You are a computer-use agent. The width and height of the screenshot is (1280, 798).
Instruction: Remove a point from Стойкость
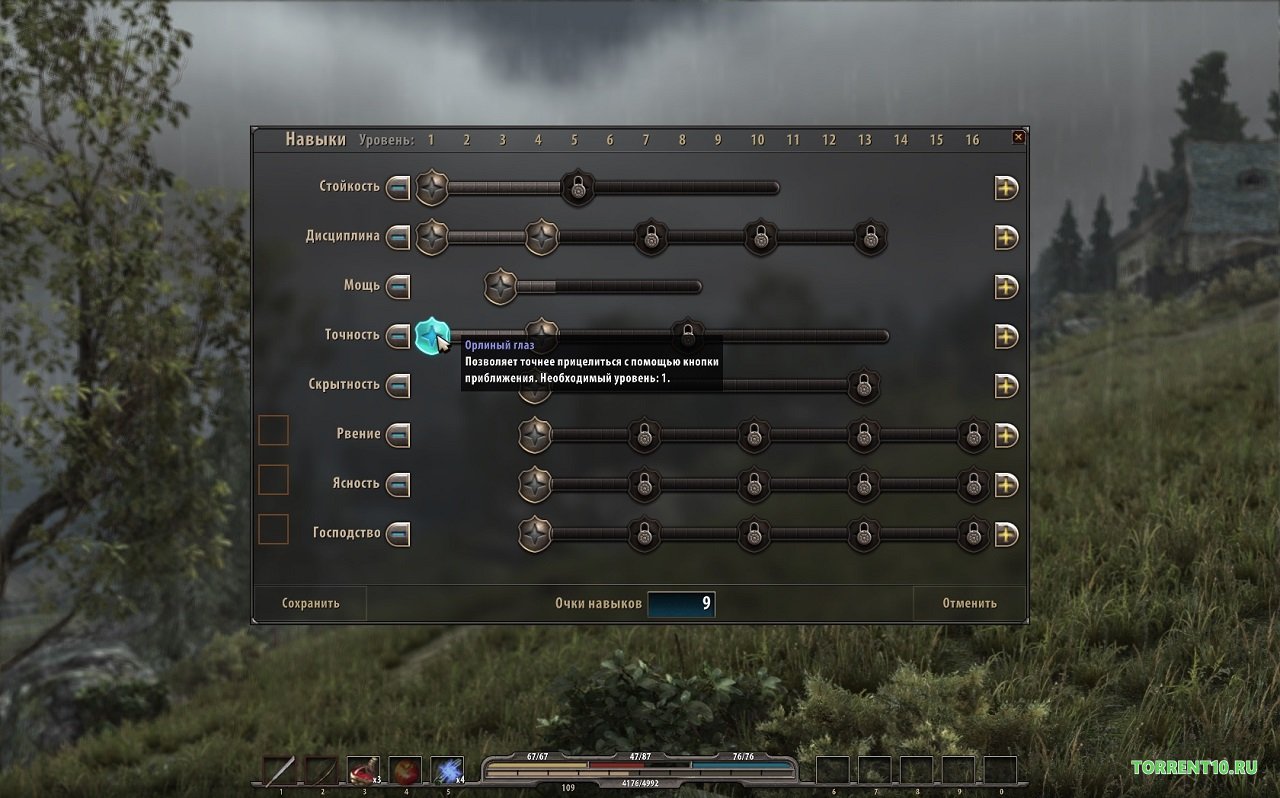[x=398, y=187]
